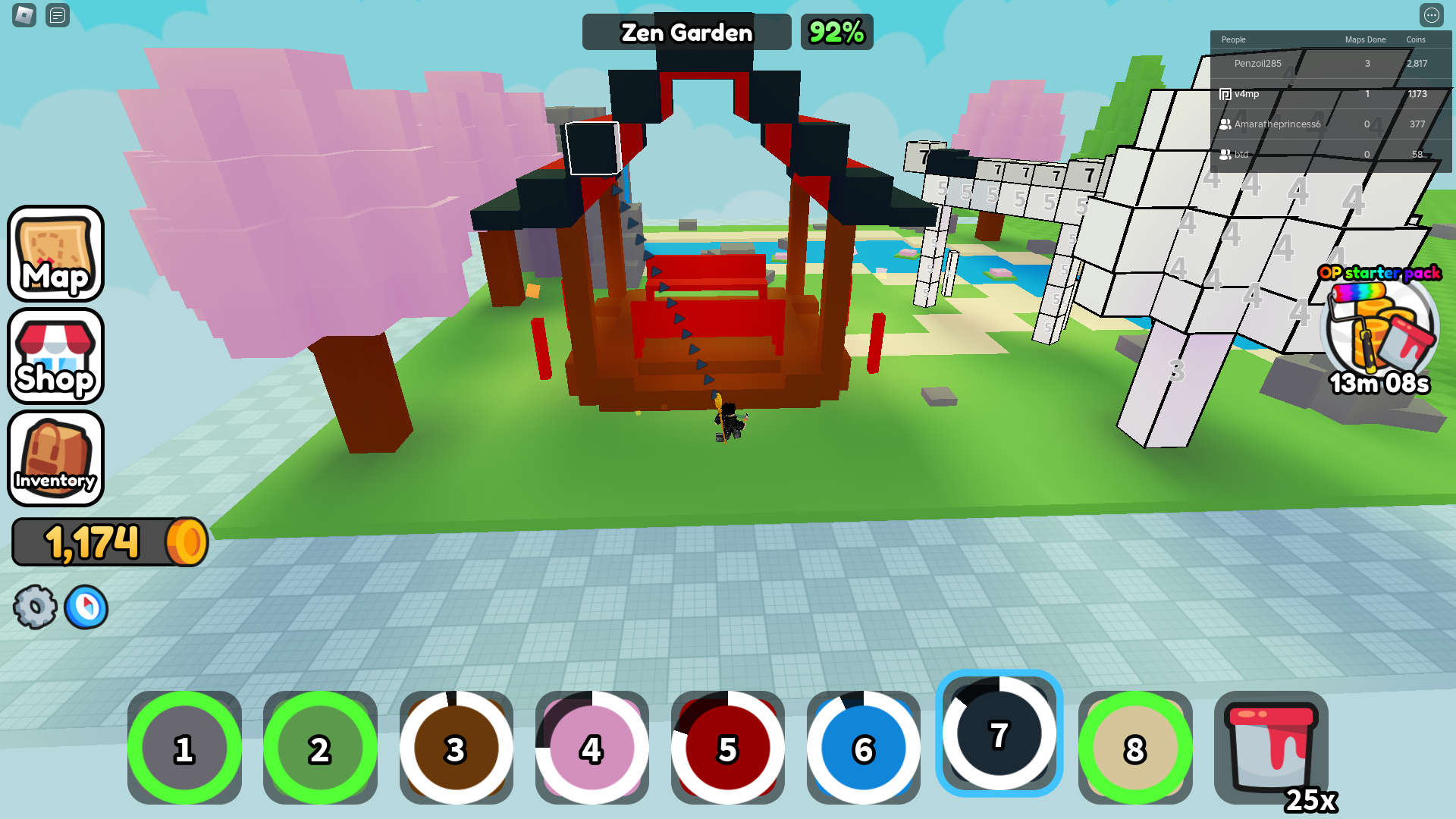This screenshot has width=1456, height=819.
Task: Select green paint color 2
Action: pyautogui.click(x=320, y=748)
